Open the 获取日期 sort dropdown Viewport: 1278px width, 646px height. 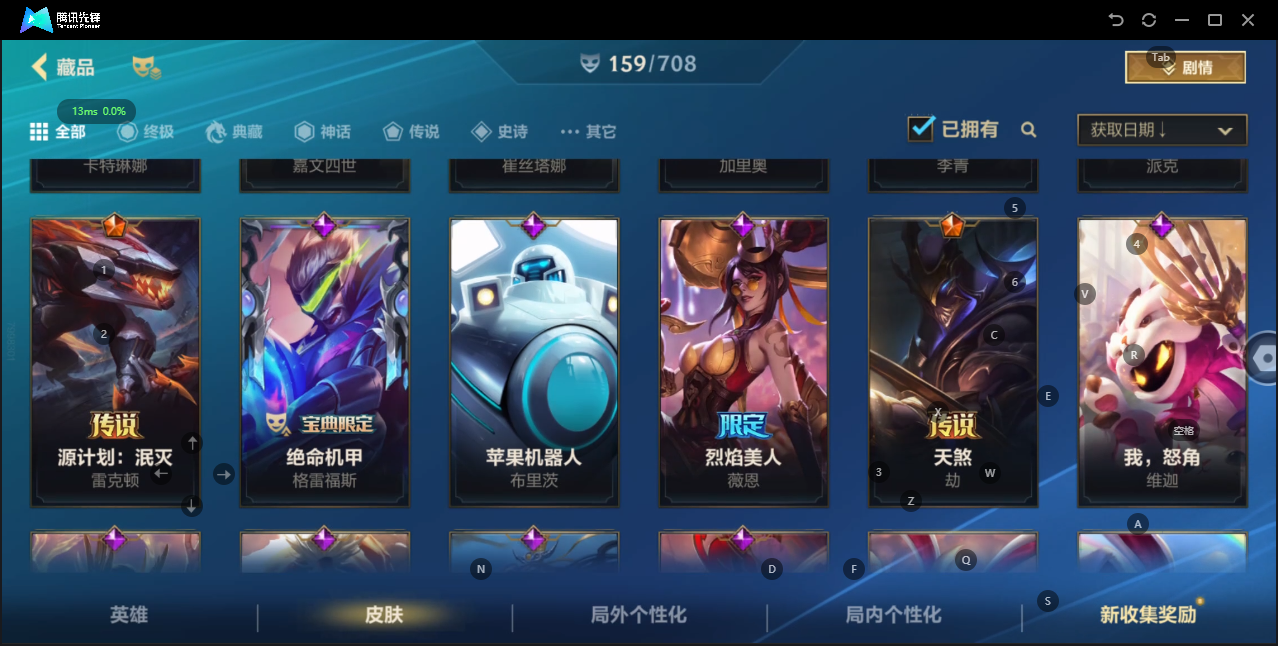click(x=1161, y=130)
